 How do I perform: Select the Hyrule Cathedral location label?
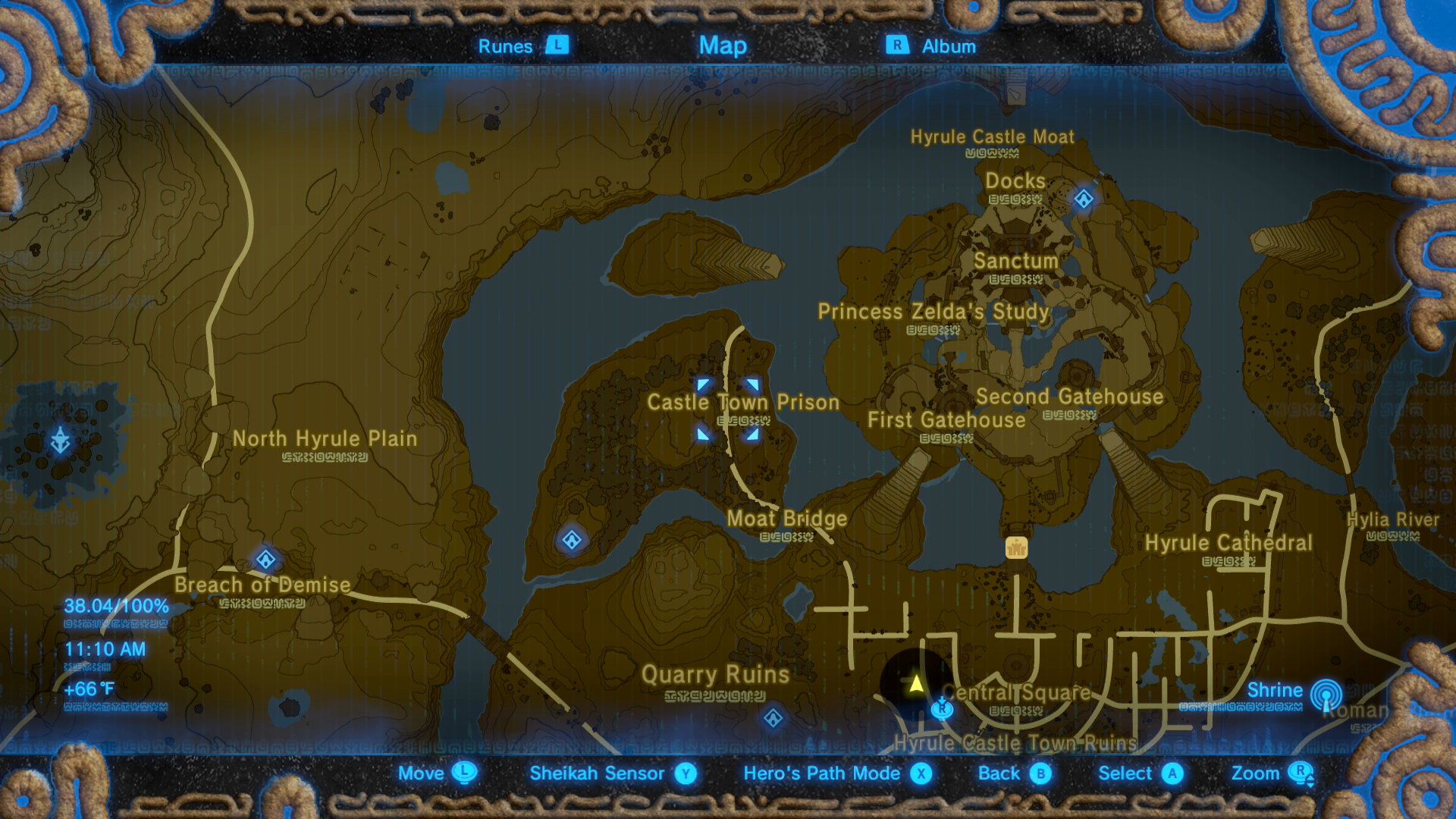coord(1229,542)
